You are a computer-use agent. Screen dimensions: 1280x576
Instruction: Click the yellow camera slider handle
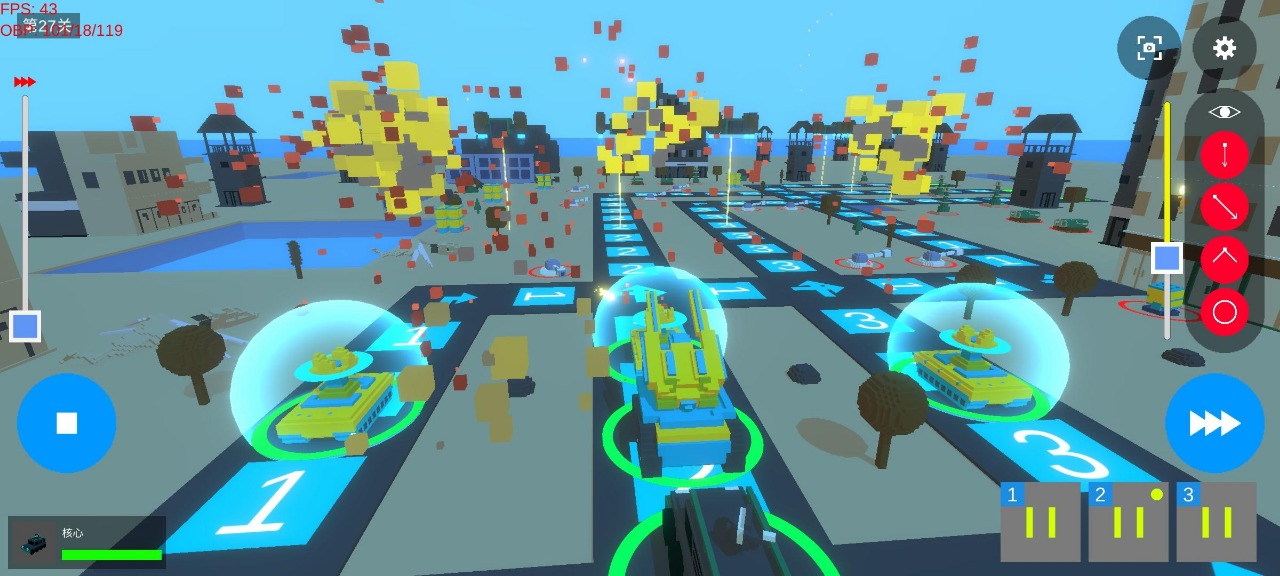click(1167, 258)
